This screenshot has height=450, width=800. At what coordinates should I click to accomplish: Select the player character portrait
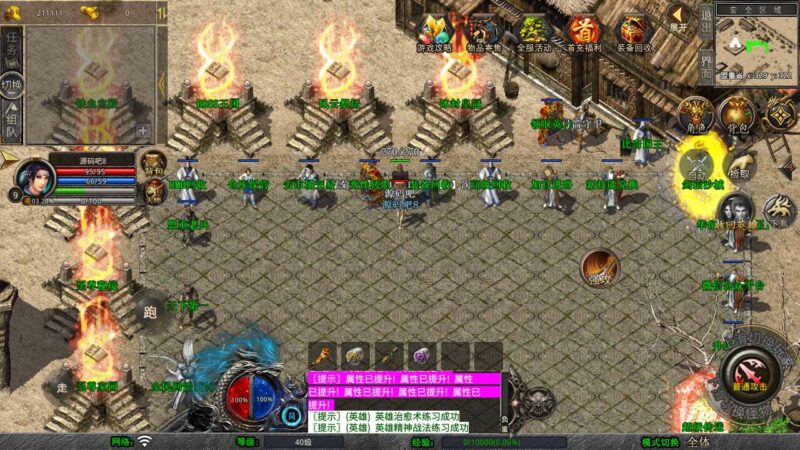pyautogui.click(x=33, y=177)
